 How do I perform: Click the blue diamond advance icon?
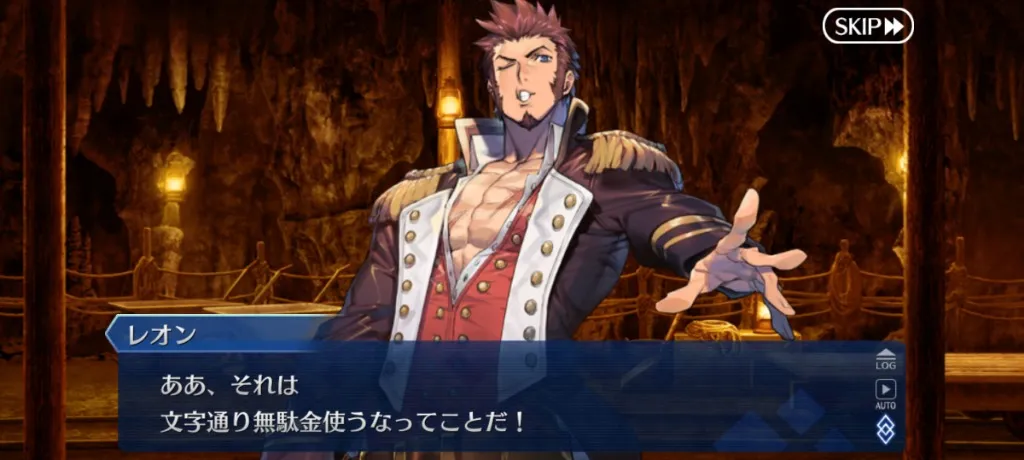point(885,430)
